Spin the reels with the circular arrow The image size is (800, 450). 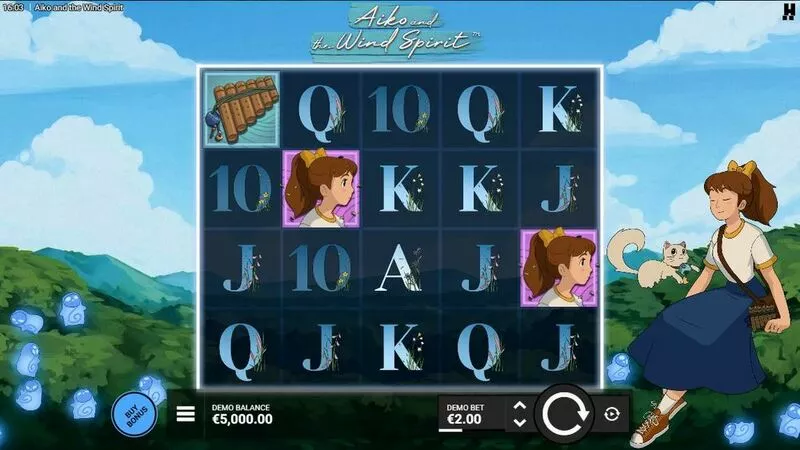tap(566, 414)
